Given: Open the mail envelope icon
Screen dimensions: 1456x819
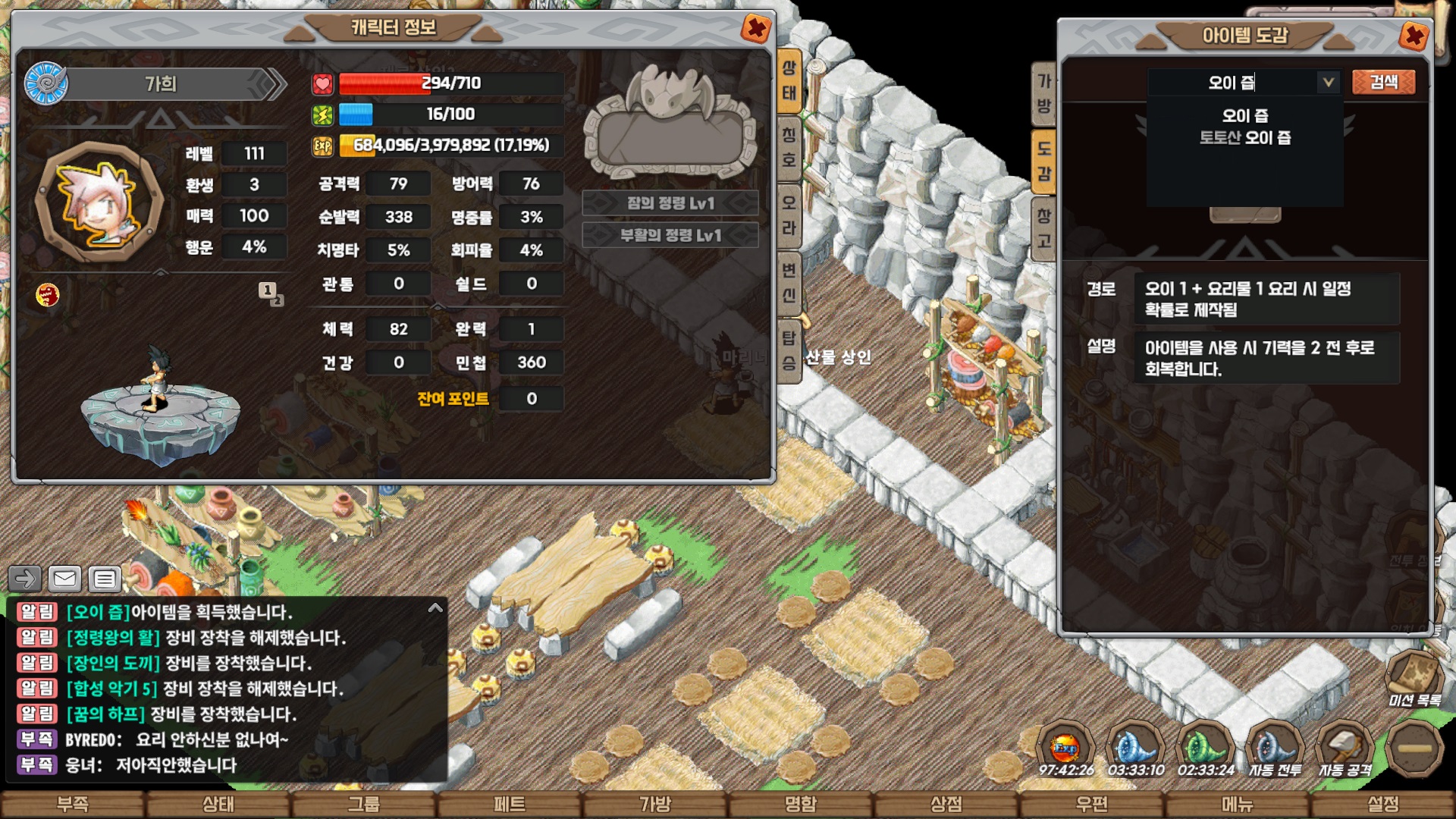Looking at the screenshot, I should coord(65,579).
